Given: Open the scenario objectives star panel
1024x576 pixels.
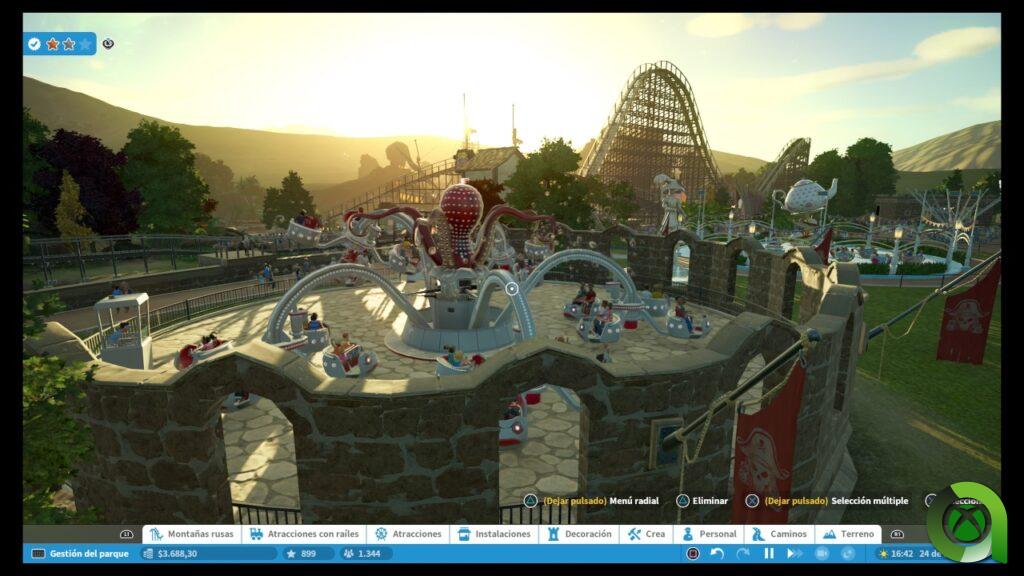Looking at the screenshot, I should (x=60, y=44).
